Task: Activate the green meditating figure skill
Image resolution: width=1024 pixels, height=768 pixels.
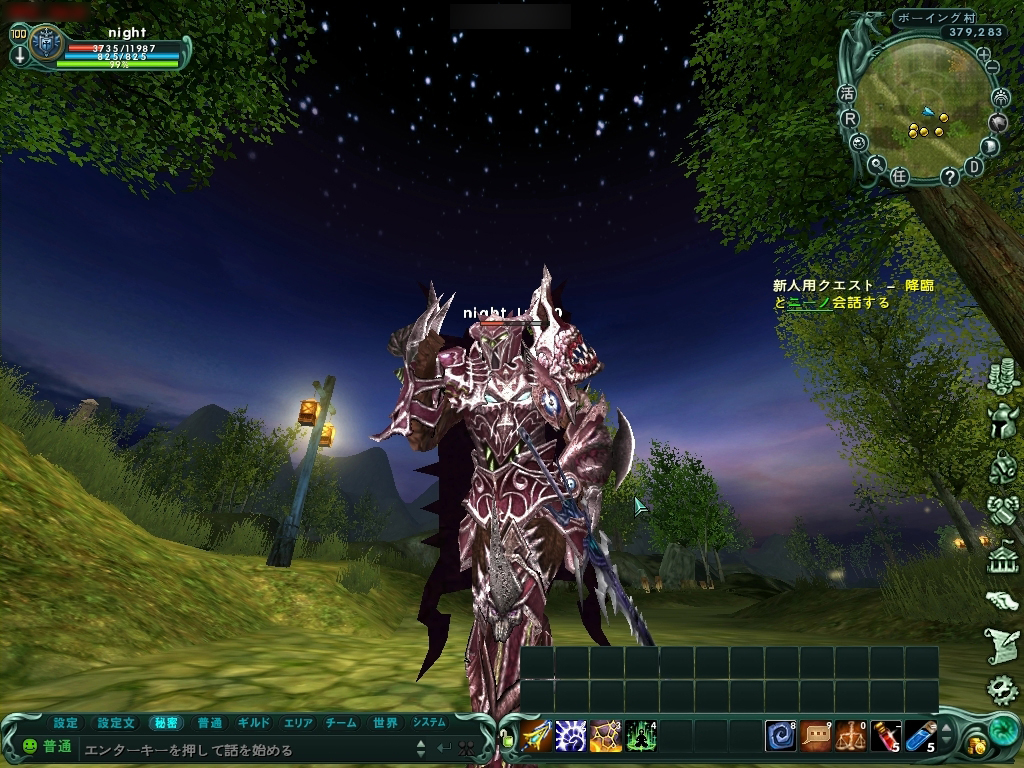Action: point(640,736)
